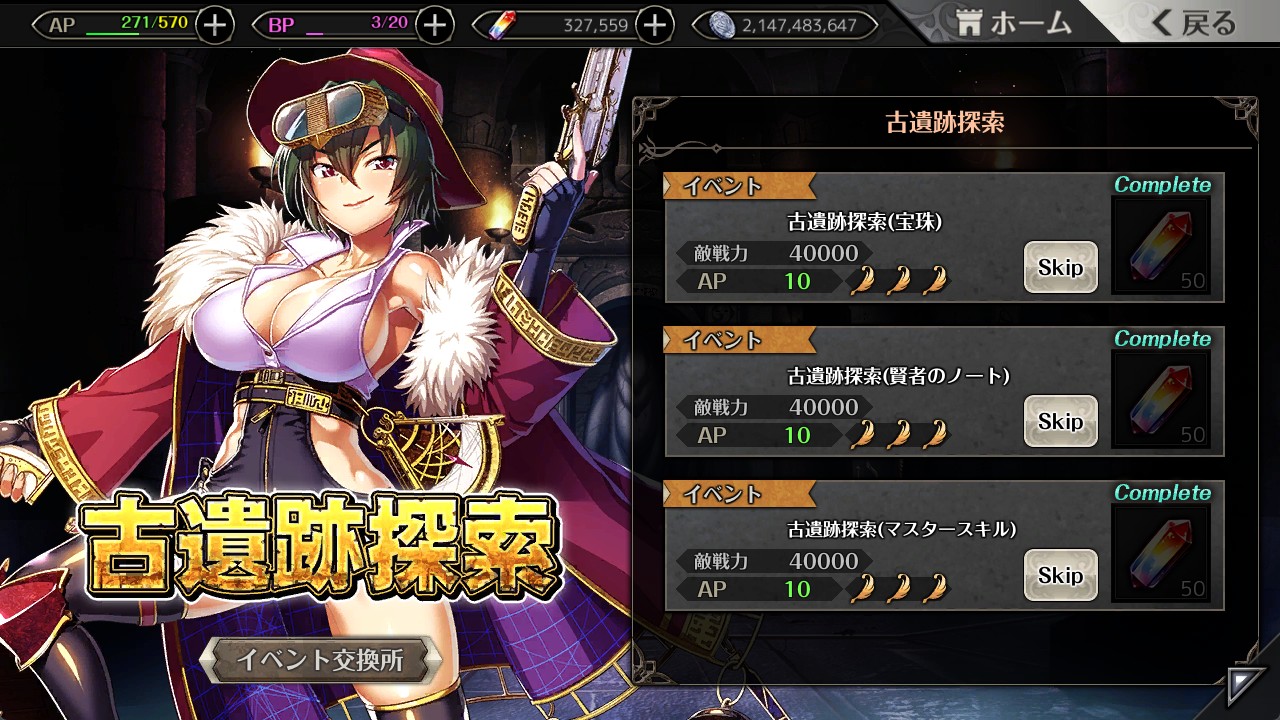
Task: Refill BP using its plus button
Action: coord(434,25)
